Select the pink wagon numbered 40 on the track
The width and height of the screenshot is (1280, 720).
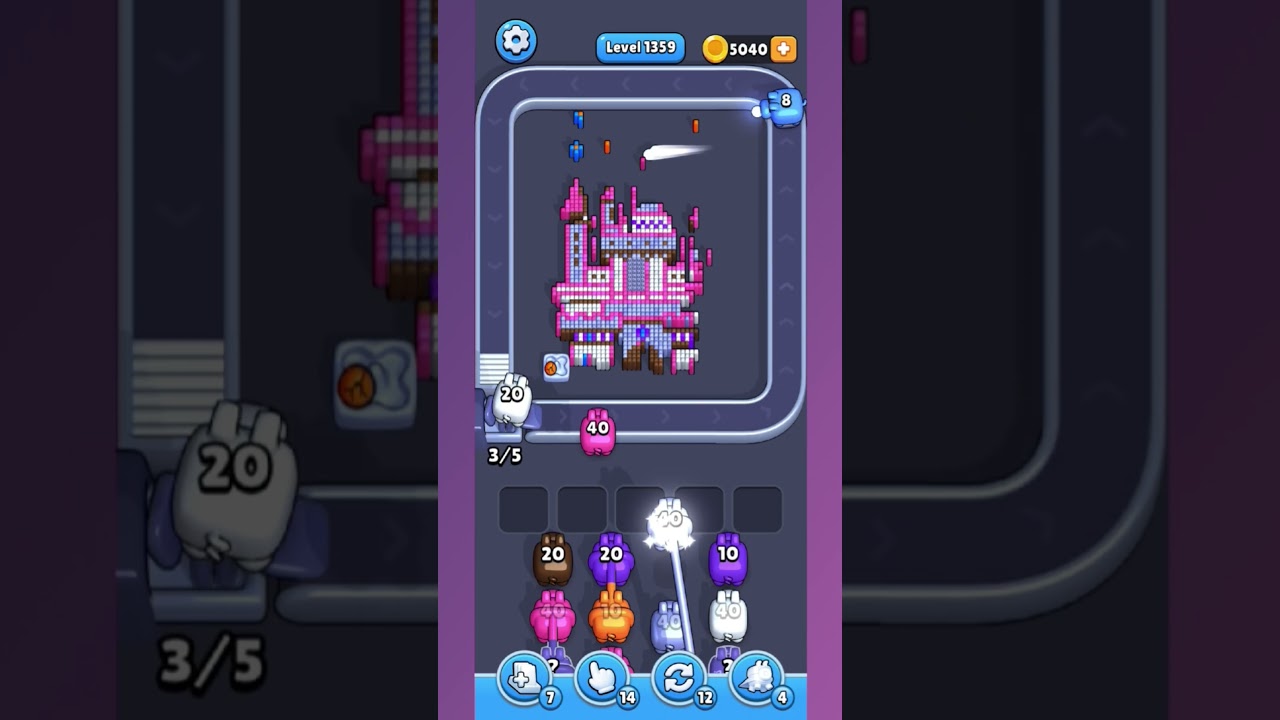[x=596, y=430]
